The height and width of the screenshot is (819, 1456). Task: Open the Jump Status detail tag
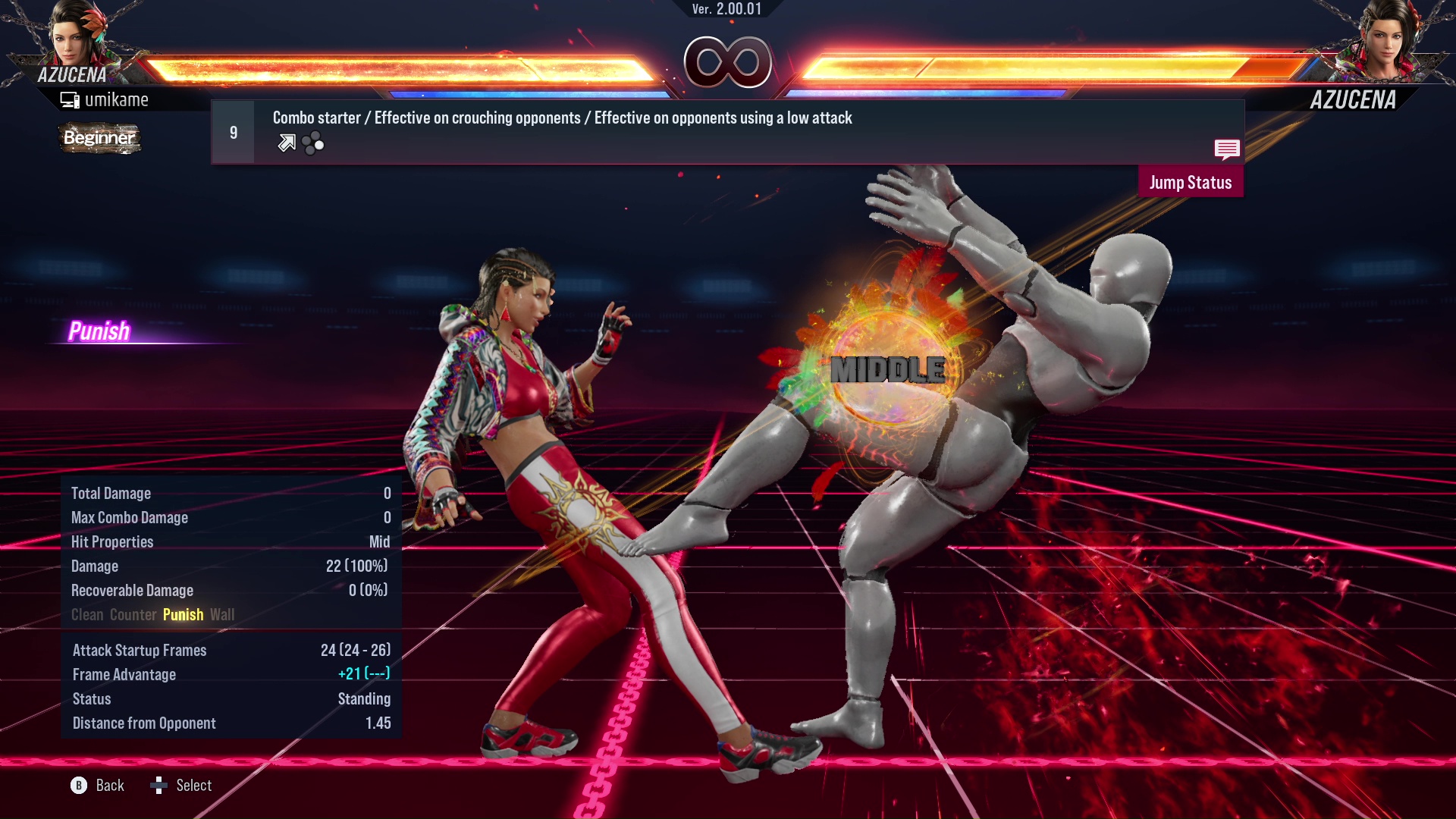1191,182
